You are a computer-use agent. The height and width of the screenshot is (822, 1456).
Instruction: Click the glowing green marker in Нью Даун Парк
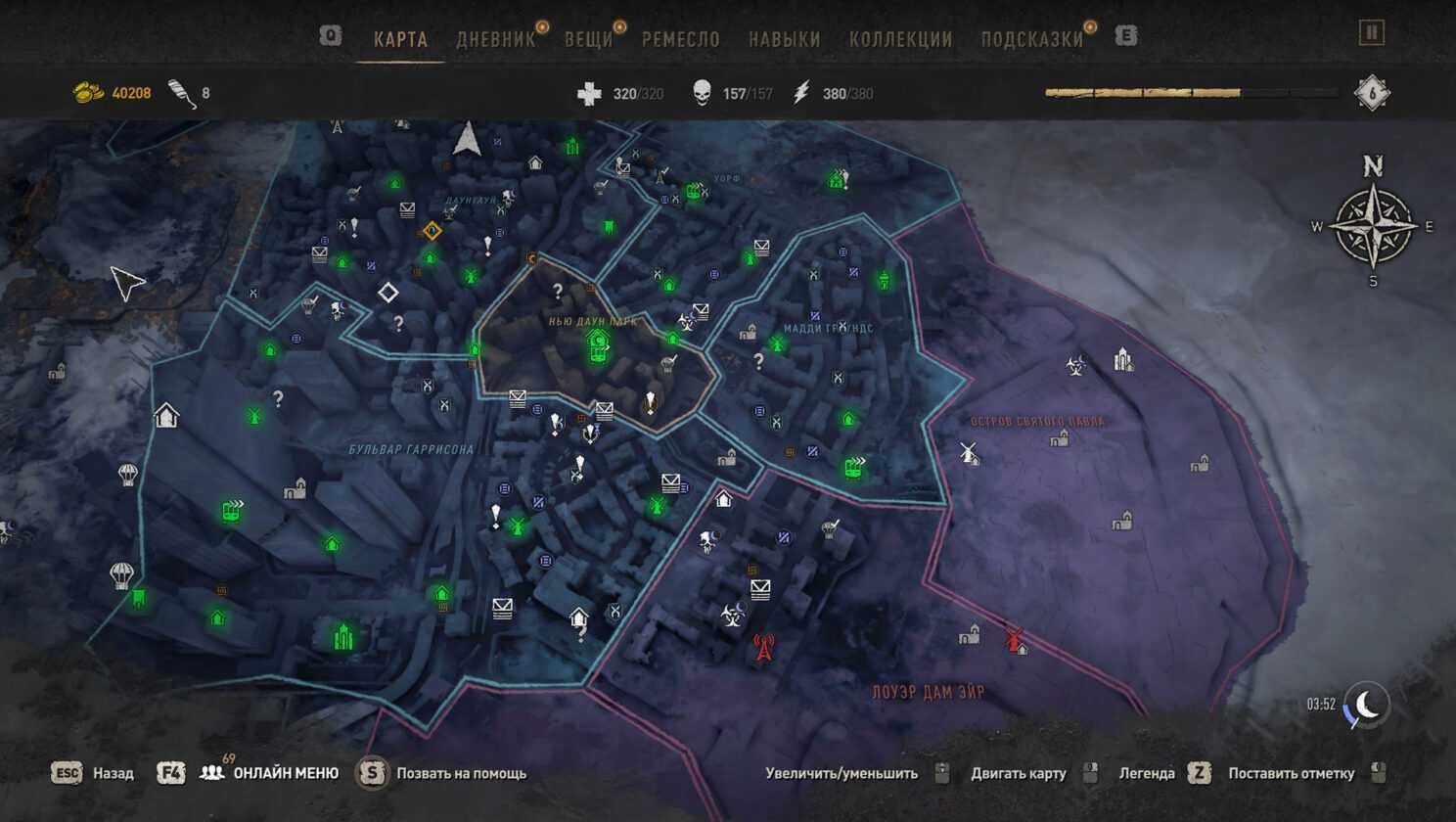[597, 345]
